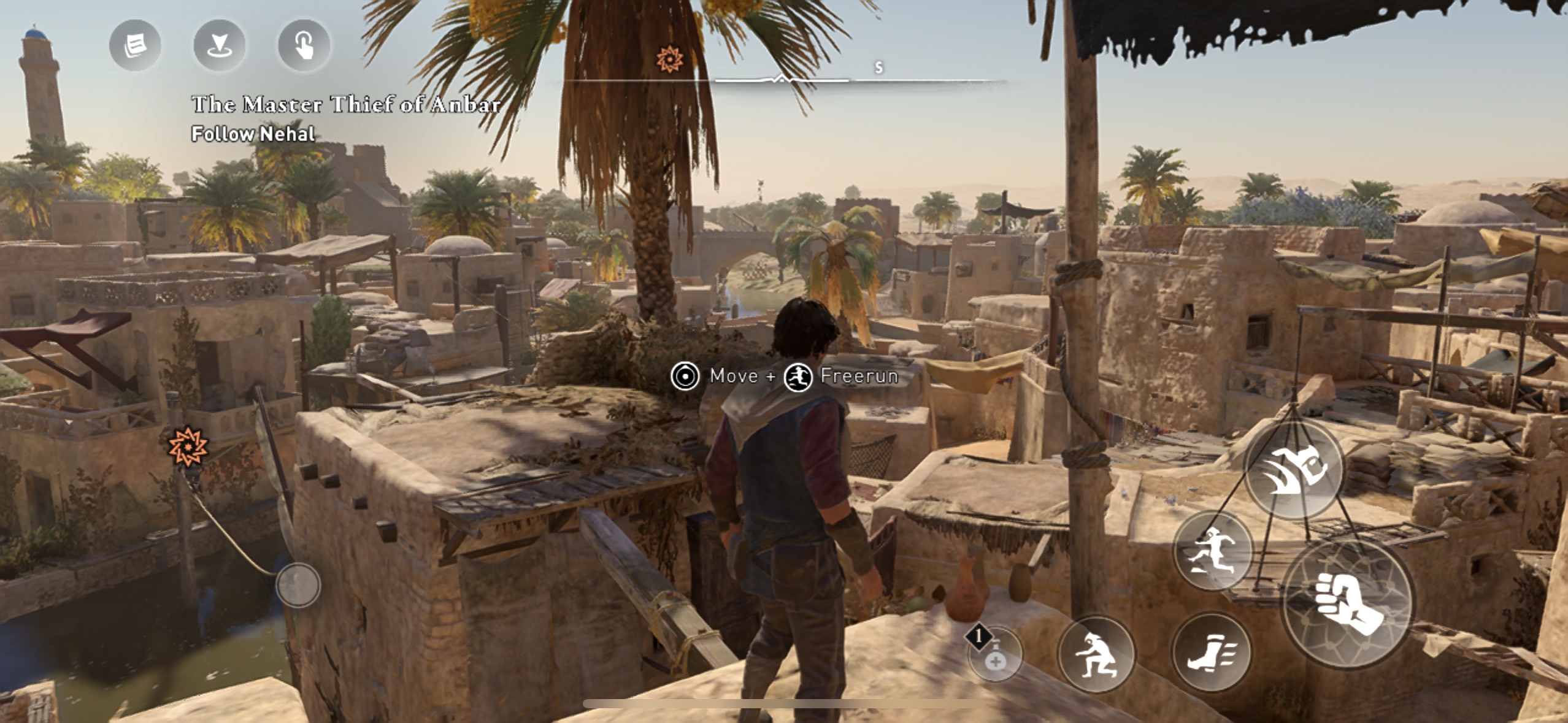Tap the running figure freerun button
The width and height of the screenshot is (1568, 723).
[x=1213, y=551]
